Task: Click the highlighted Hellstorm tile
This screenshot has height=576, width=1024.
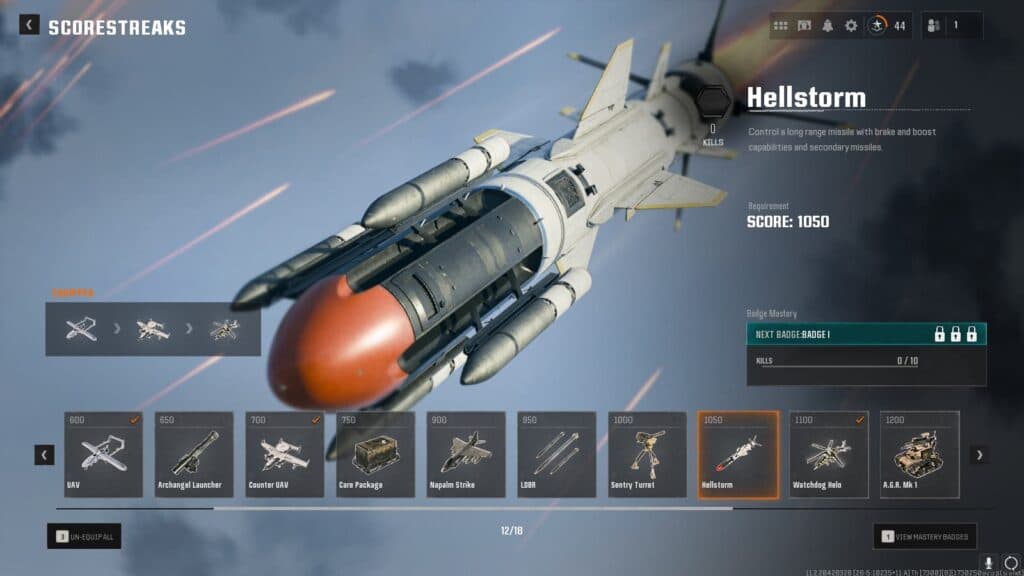Action: [738, 454]
